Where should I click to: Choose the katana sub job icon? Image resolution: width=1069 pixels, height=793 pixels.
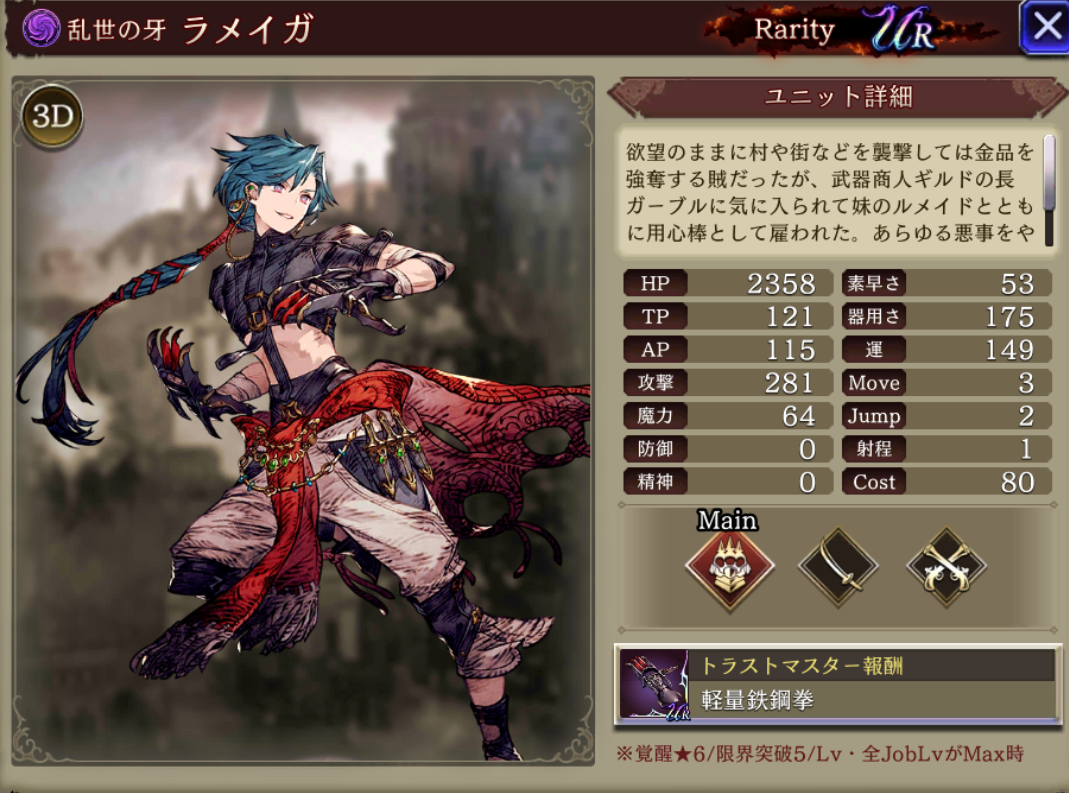[x=838, y=567]
